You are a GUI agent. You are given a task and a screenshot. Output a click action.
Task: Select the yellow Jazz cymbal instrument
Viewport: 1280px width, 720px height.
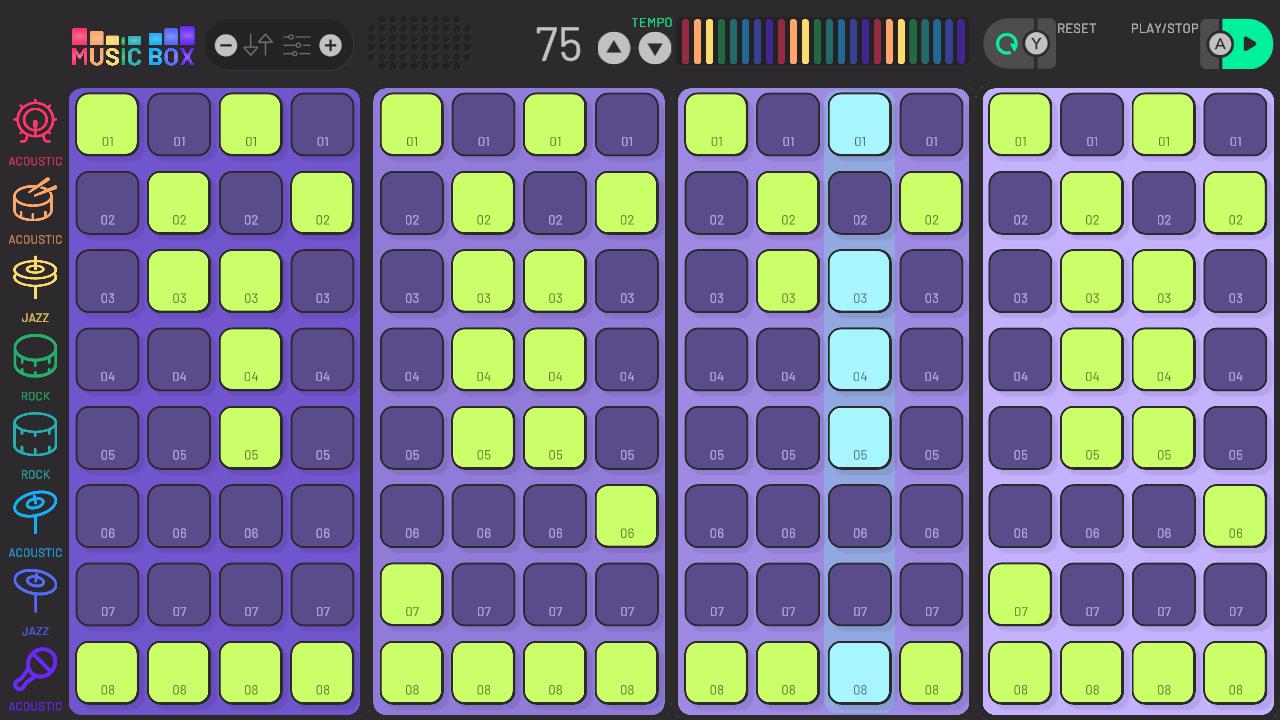[x=35, y=278]
